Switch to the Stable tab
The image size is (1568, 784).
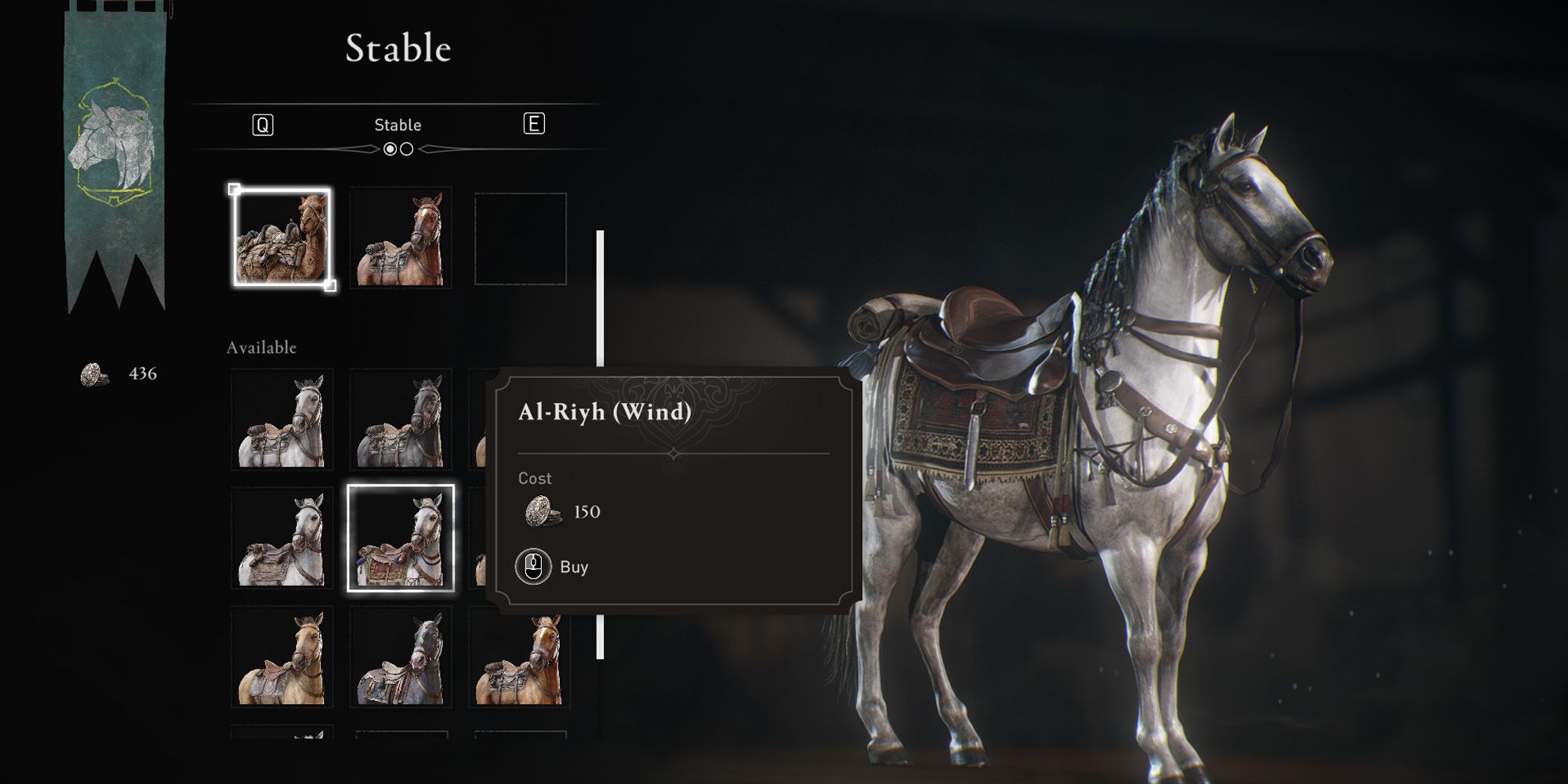397,124
